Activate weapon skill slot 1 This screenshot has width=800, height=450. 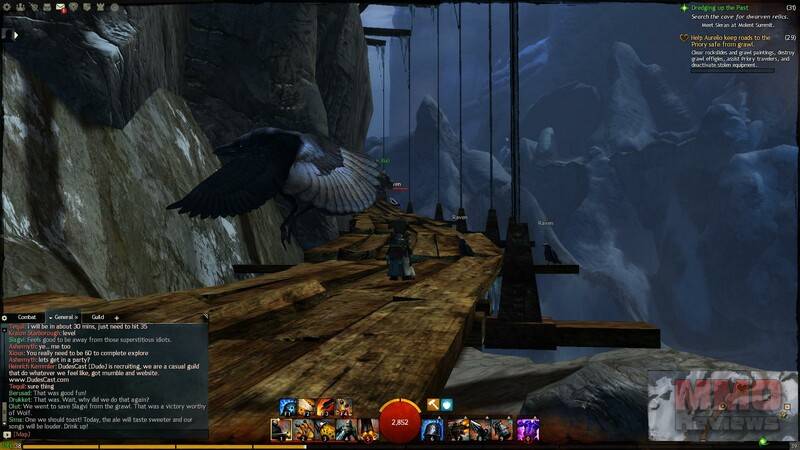281,429
